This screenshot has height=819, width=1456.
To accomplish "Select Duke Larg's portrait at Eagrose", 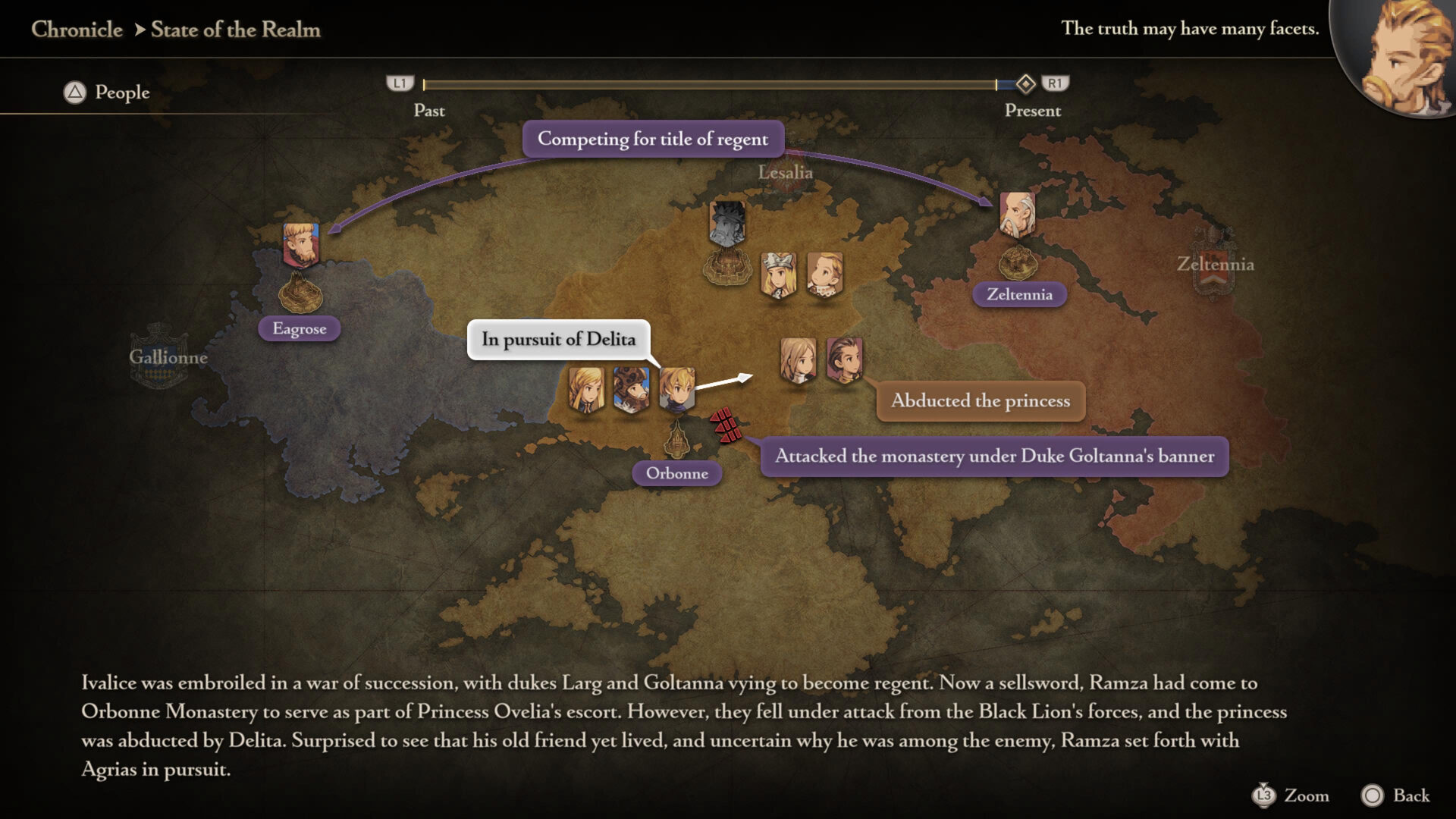I will point(301,244).
